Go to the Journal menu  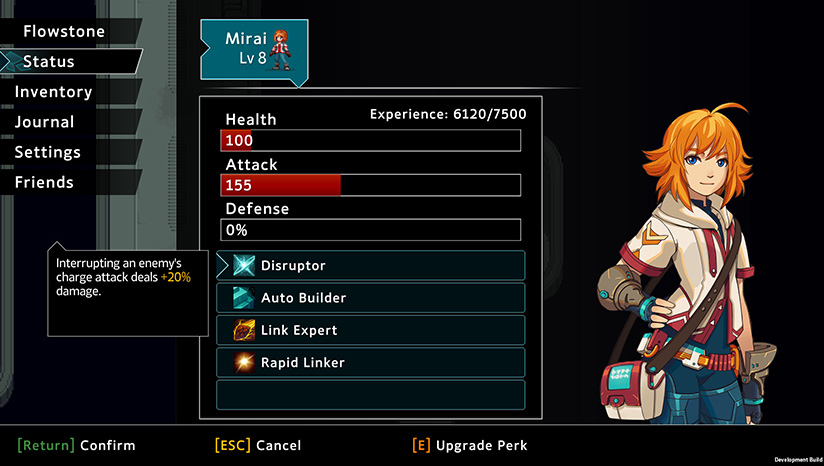[x=44, y=122]
